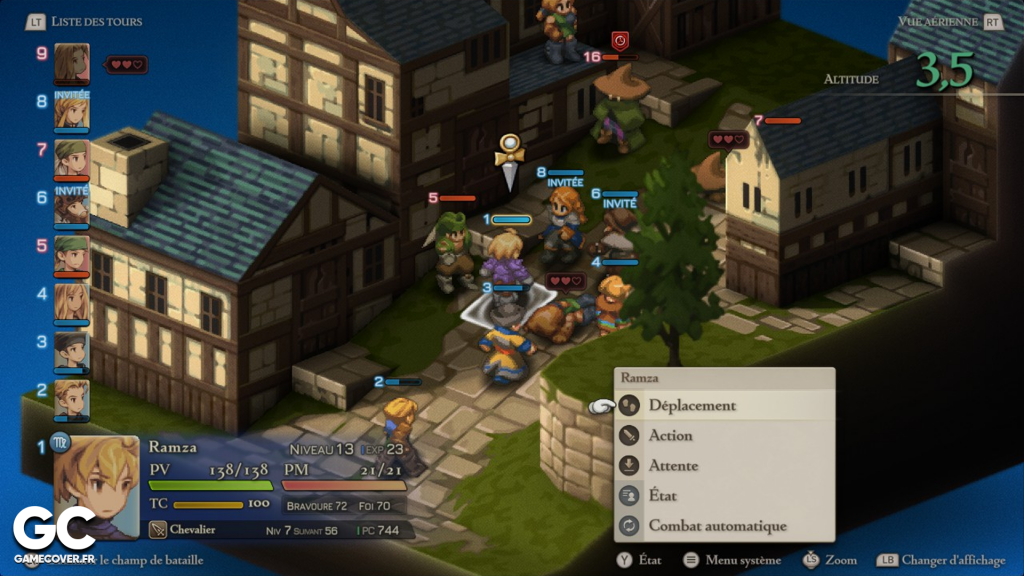The image size is (1024, 576).
Task: Choose the Action command
Action: [670, 435]
